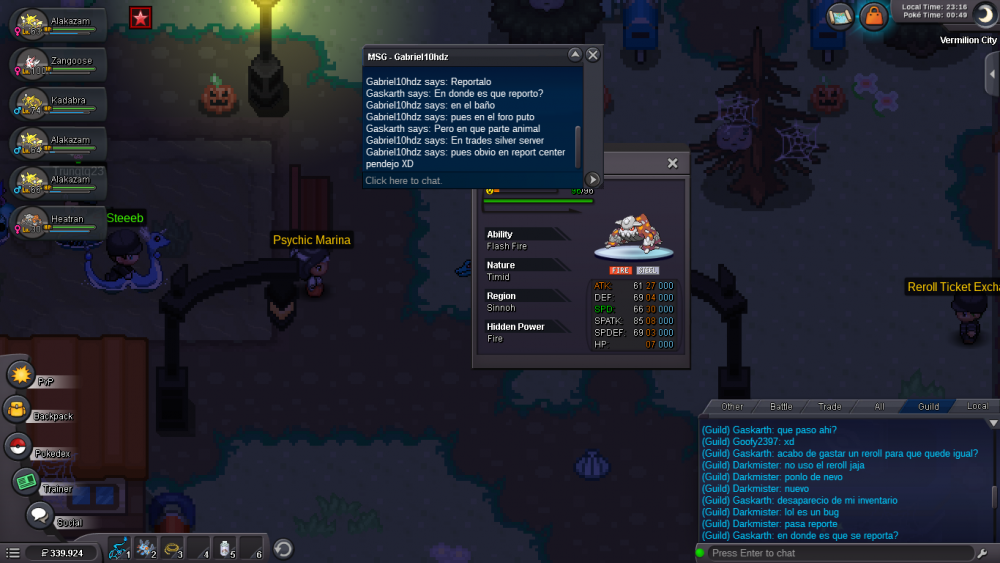Open chat settings wrench icon
1000x563 pixels.
pyautogui.click(x=987, y=553)
